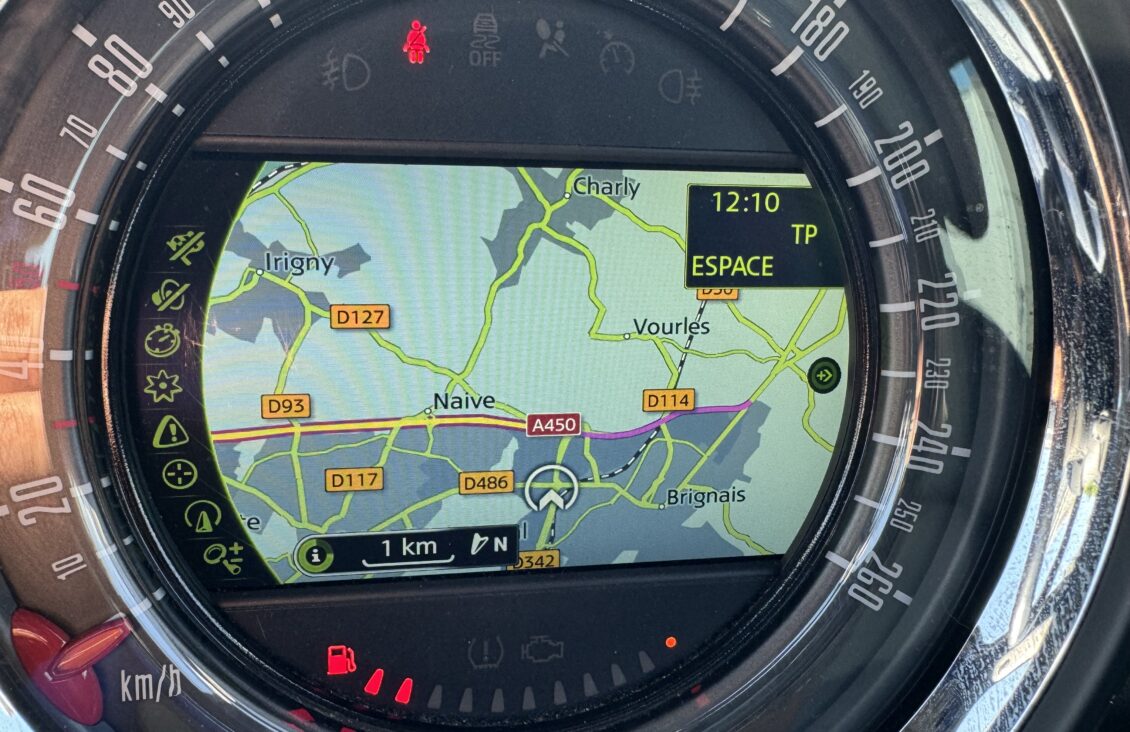Open the ESPACE radio info panel
This screenshot has width=1130, height=732.
(761, 237)
